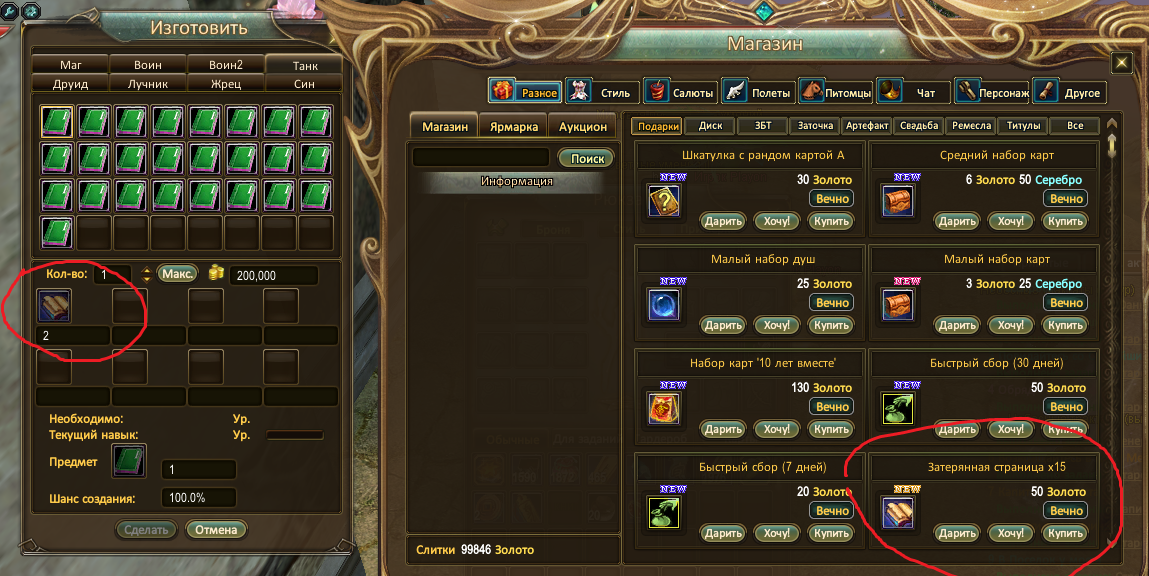Focus the shop search text field
Image resolution: width=1149 pixels, height=576 pixels.
(481, 158)
